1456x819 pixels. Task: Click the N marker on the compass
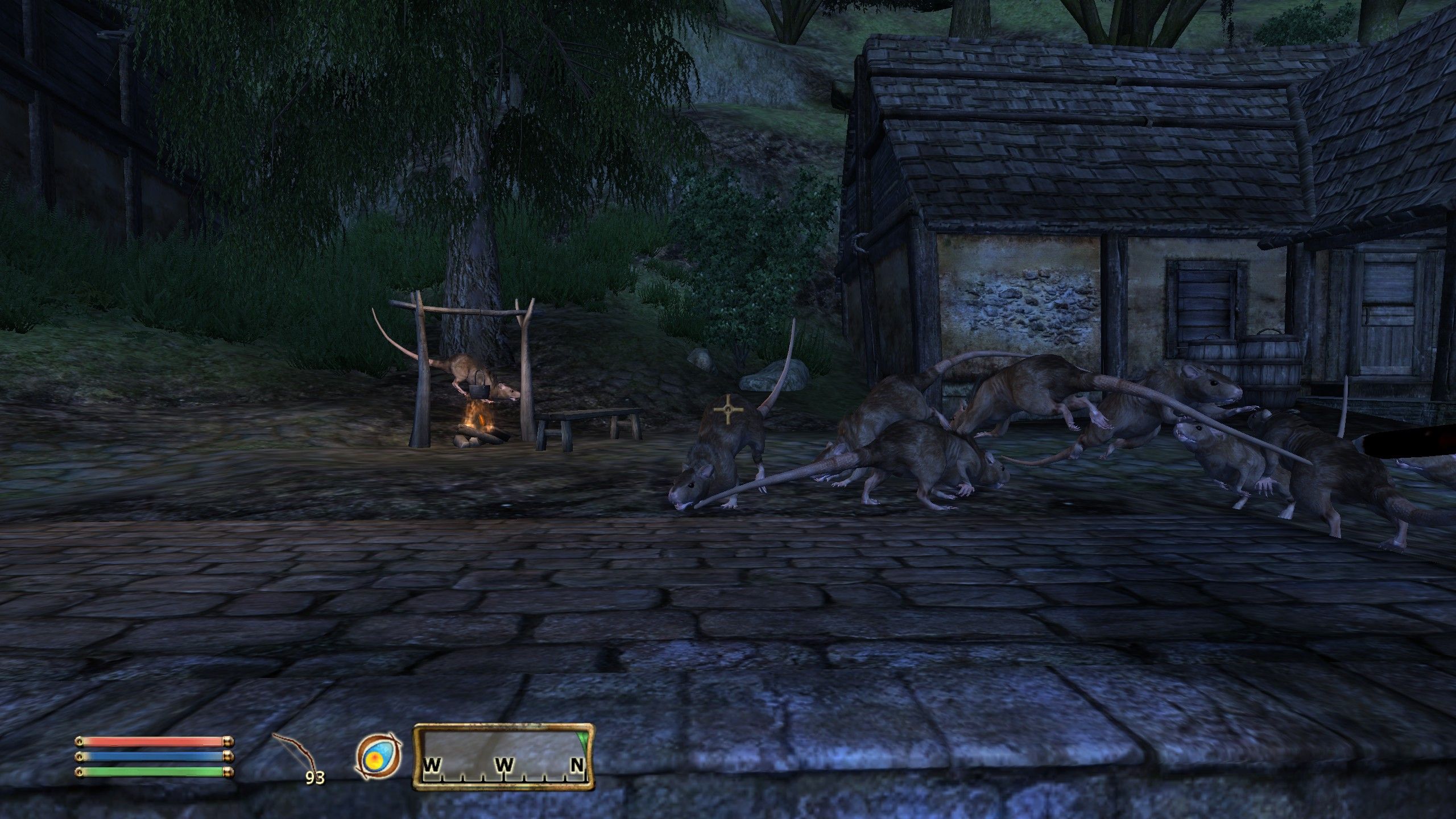(576, 766)
